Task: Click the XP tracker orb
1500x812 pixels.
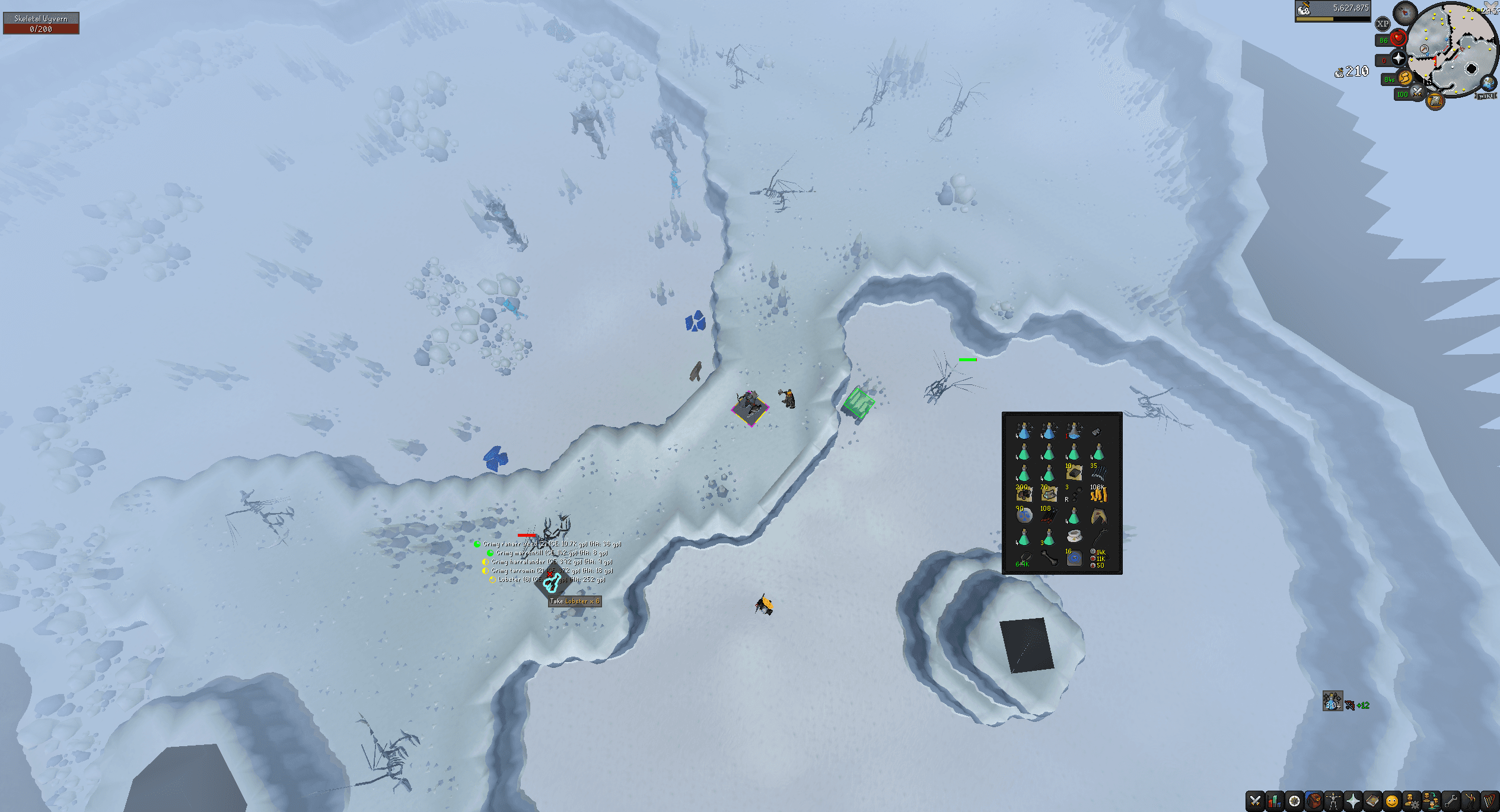Action: 1383,23
